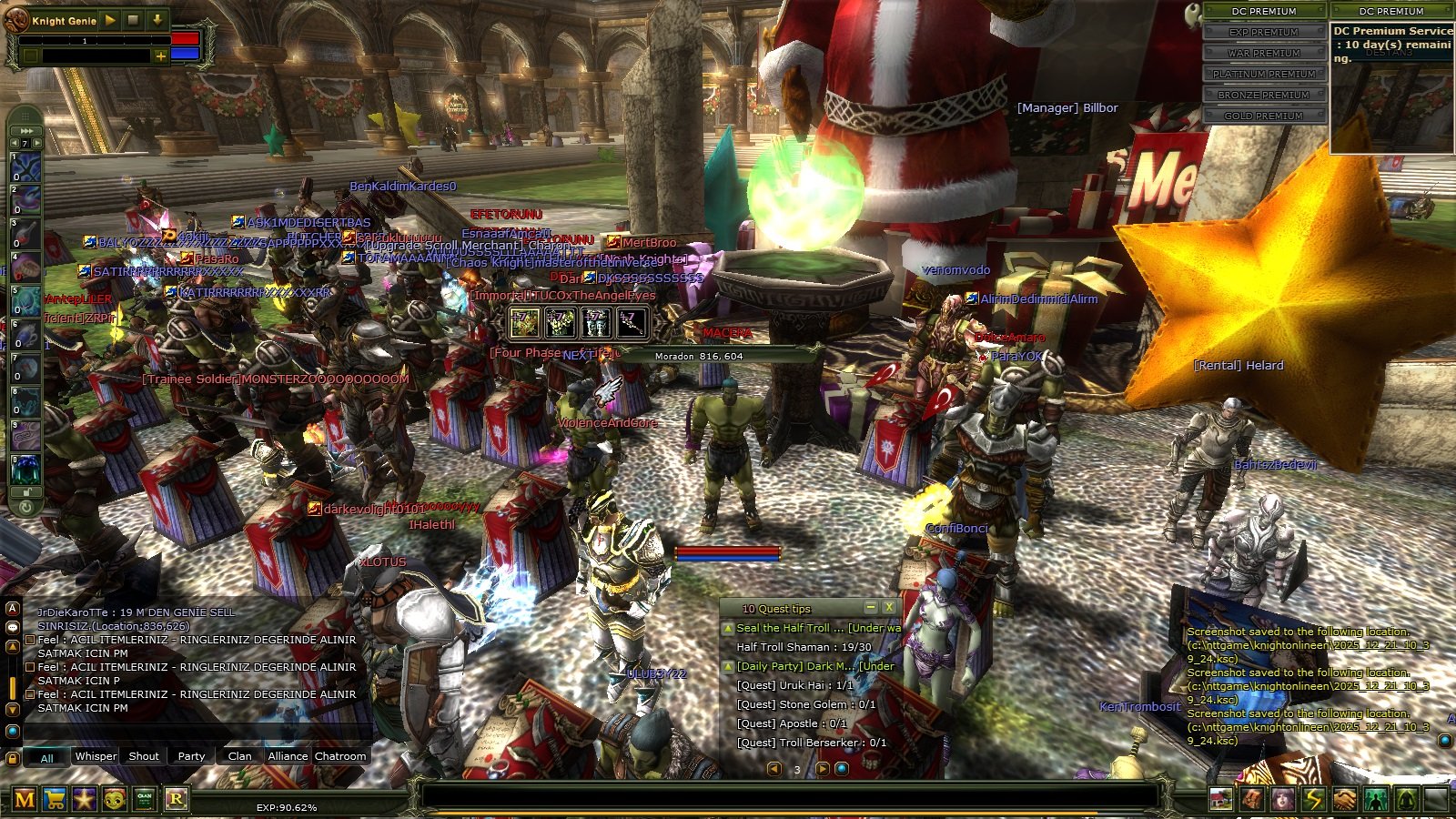Go to next quest tips page

coord(822,769)
